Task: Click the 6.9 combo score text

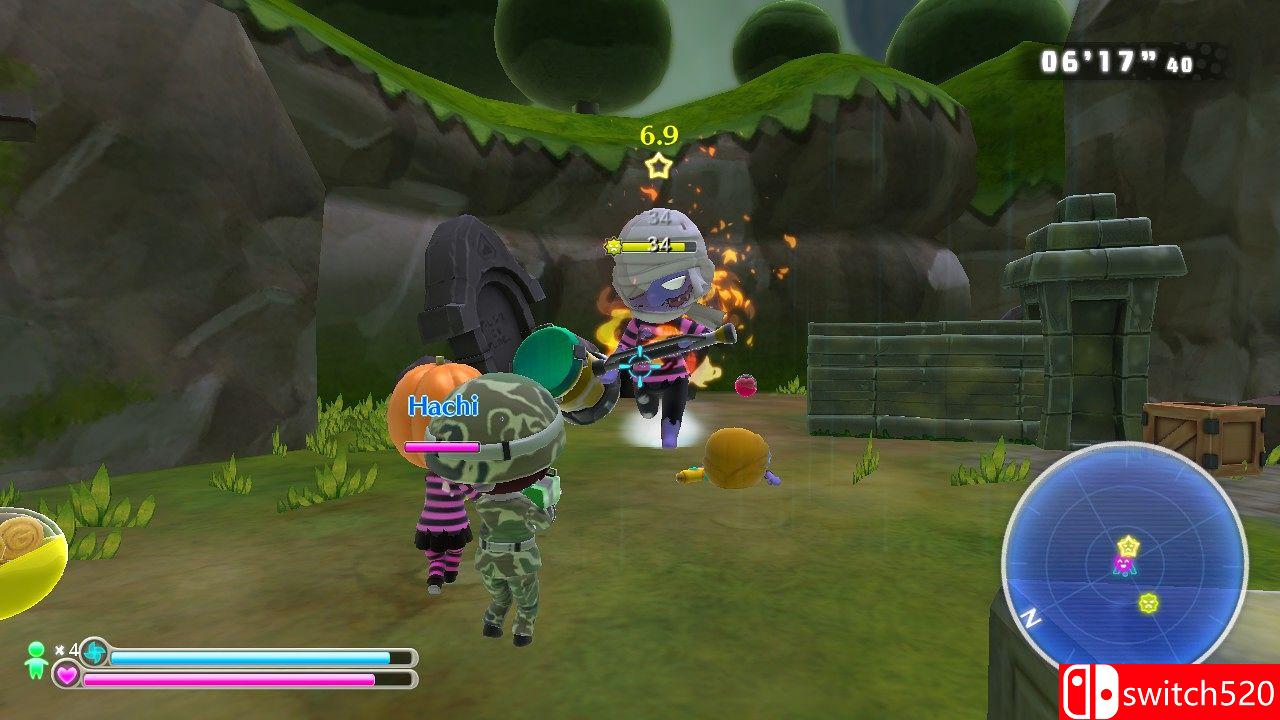Action: coord(657,133)
